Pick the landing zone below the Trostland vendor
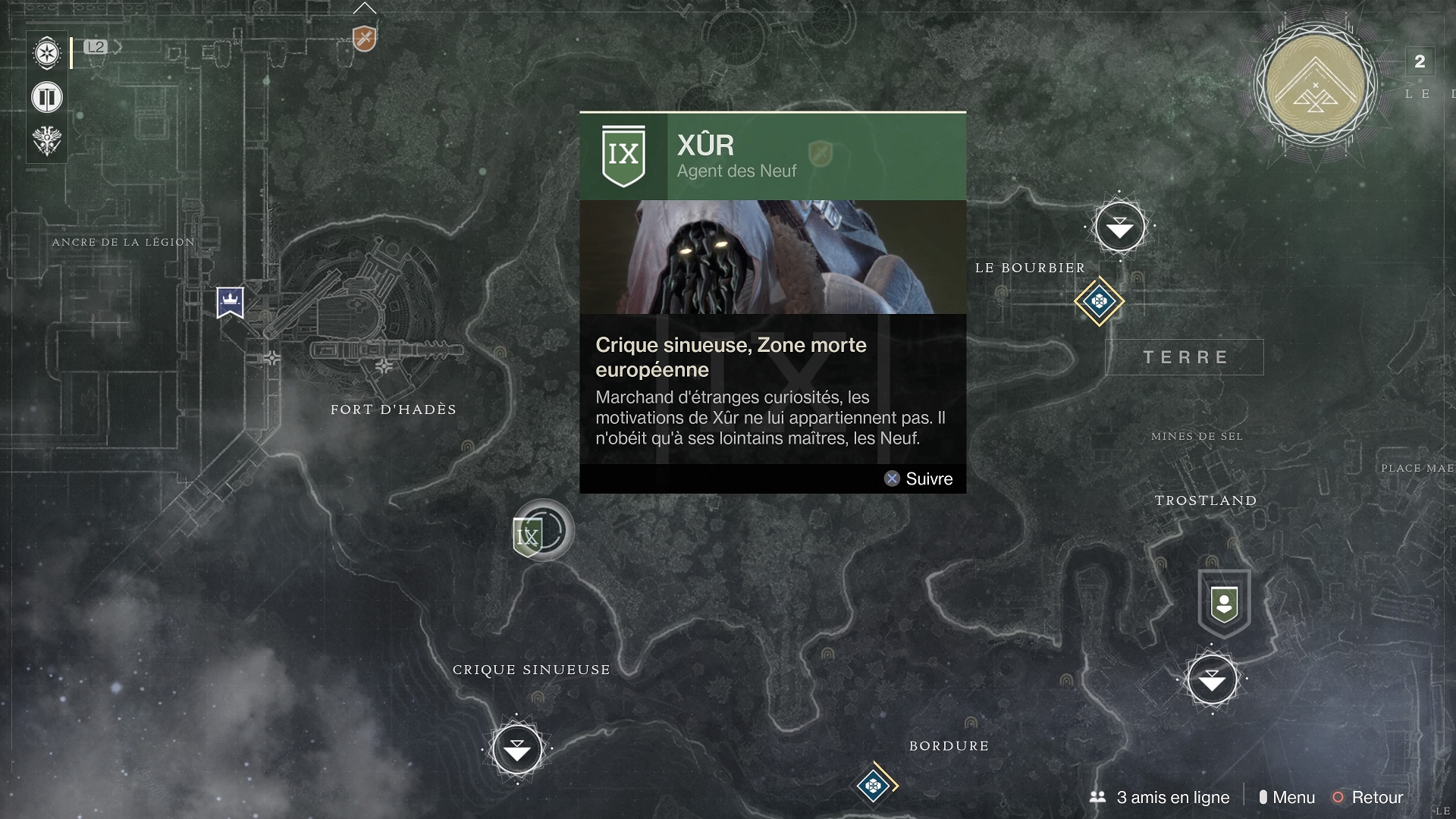This screenshot has height=819, width=1456. 1212,680
